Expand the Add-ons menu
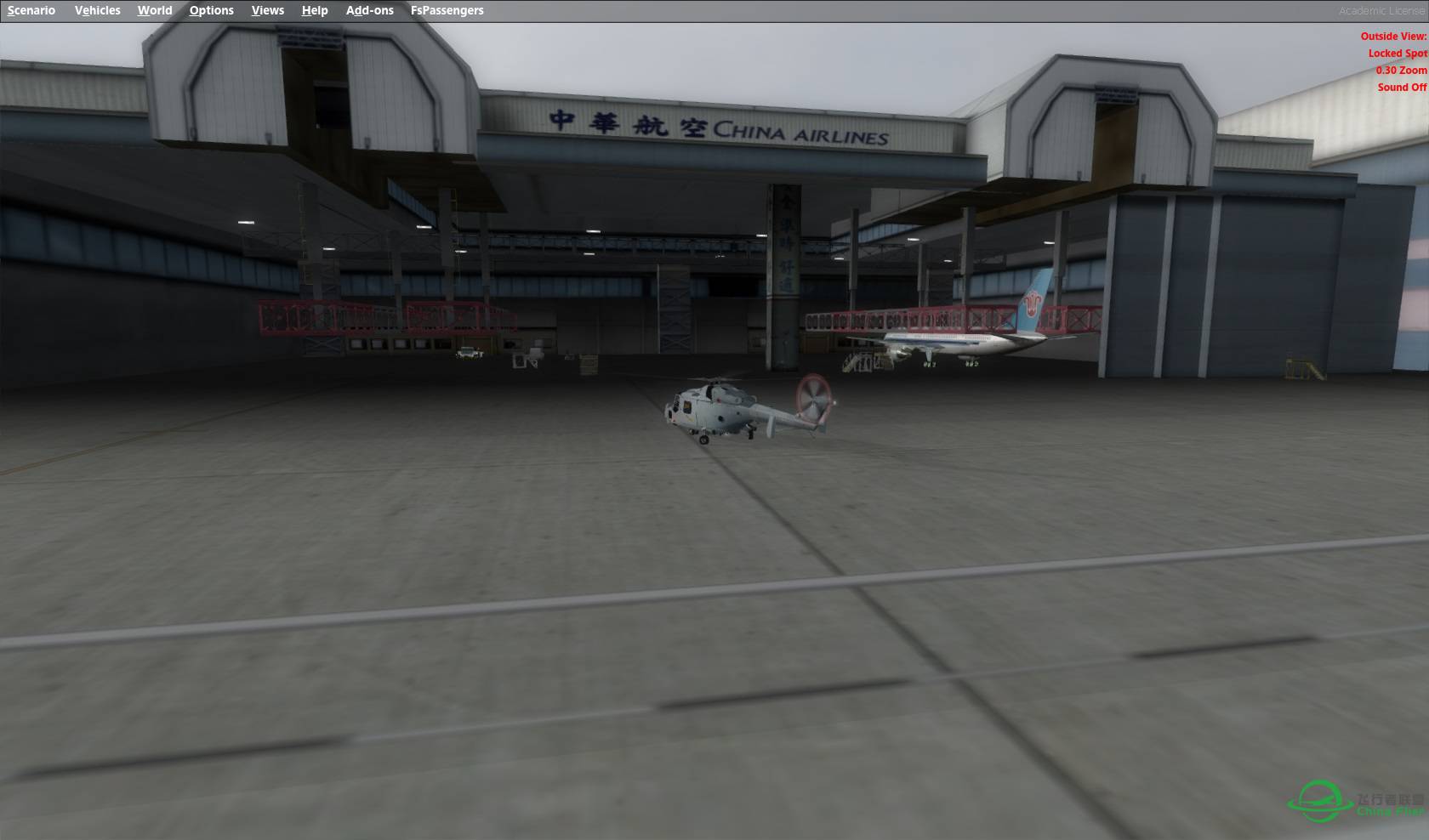The height and width of the screenshot is (840, 1429). coord(369,10)
